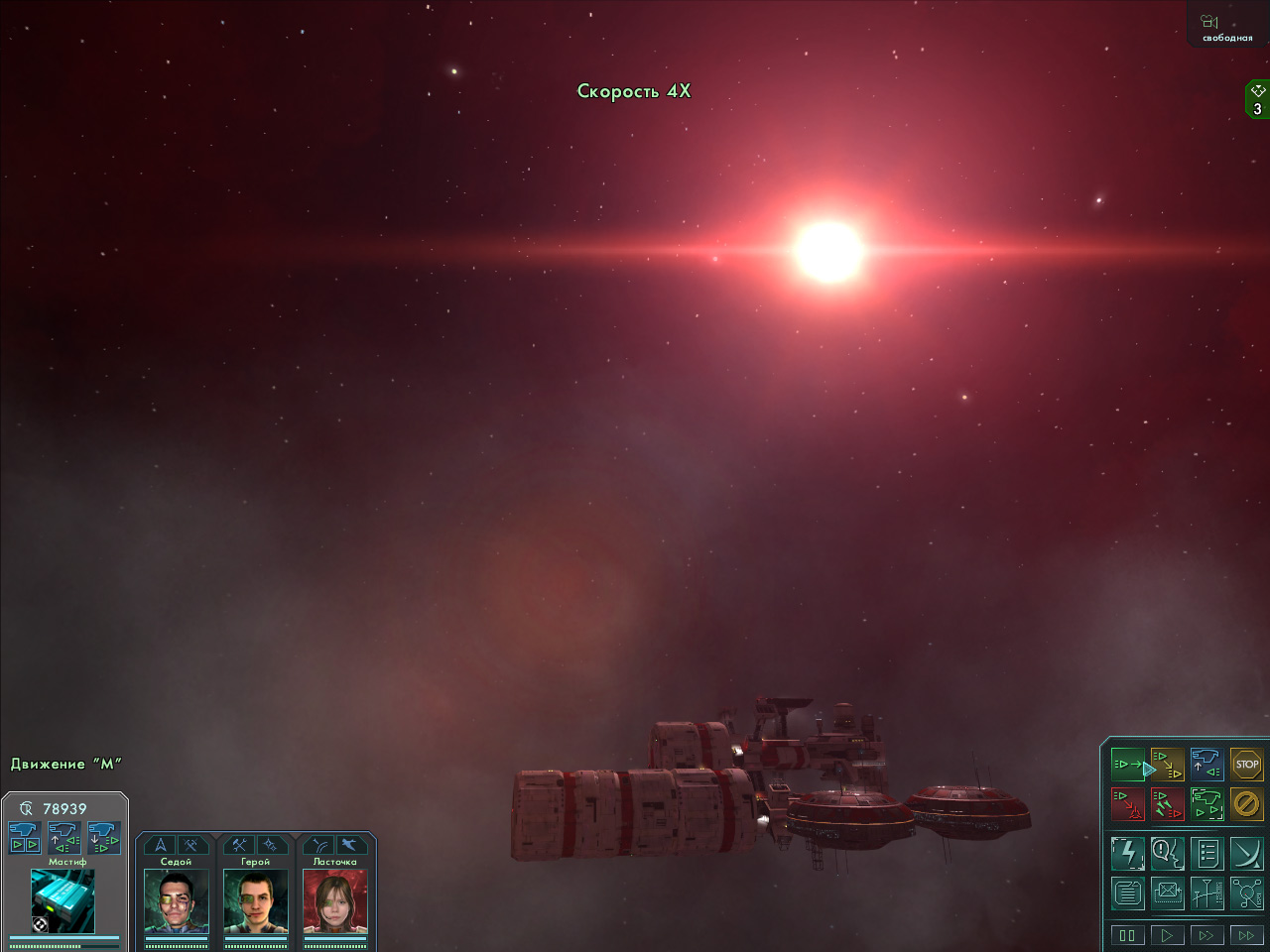
Task: Open the lightning bolt systems panel
Action: (1128, 854)
